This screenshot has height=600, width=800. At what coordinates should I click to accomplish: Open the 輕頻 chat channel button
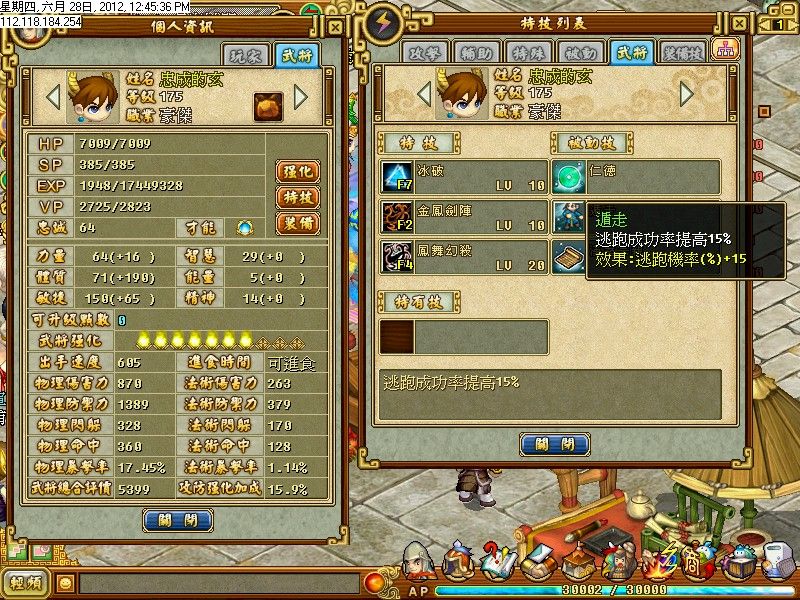click(x=26, y=584)
